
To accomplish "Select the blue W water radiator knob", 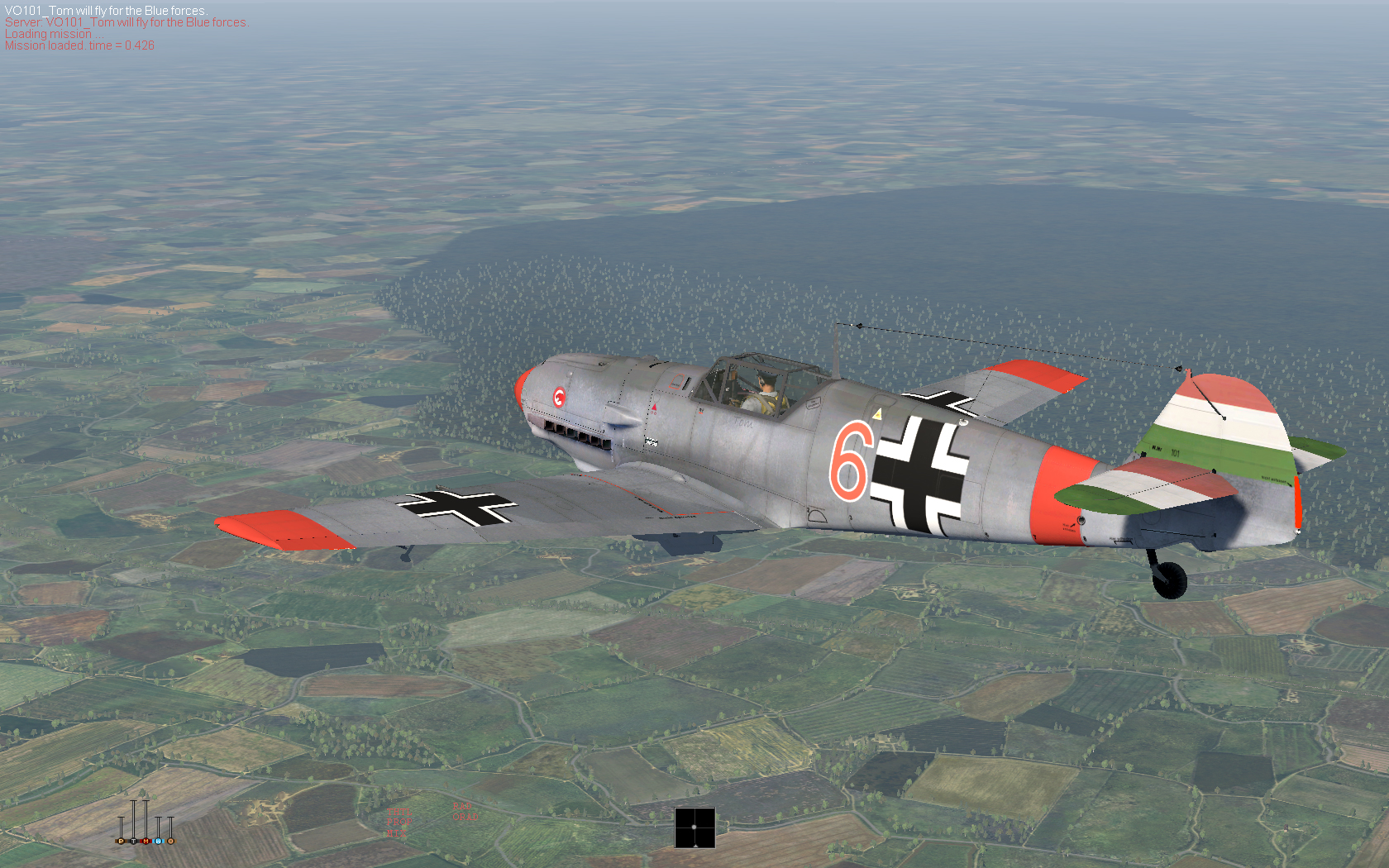I will tap(158, 841).
